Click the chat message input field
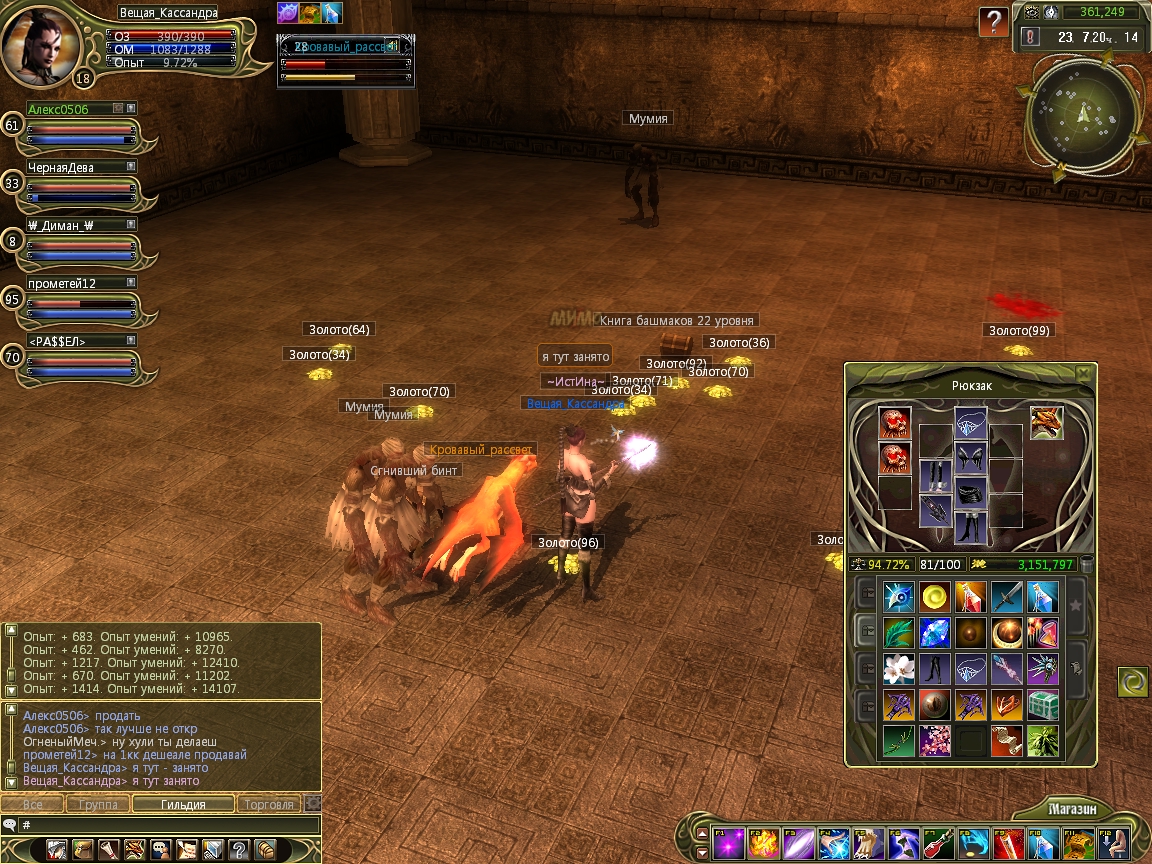Screen dimensions: 1152x864 coord(170,825)
